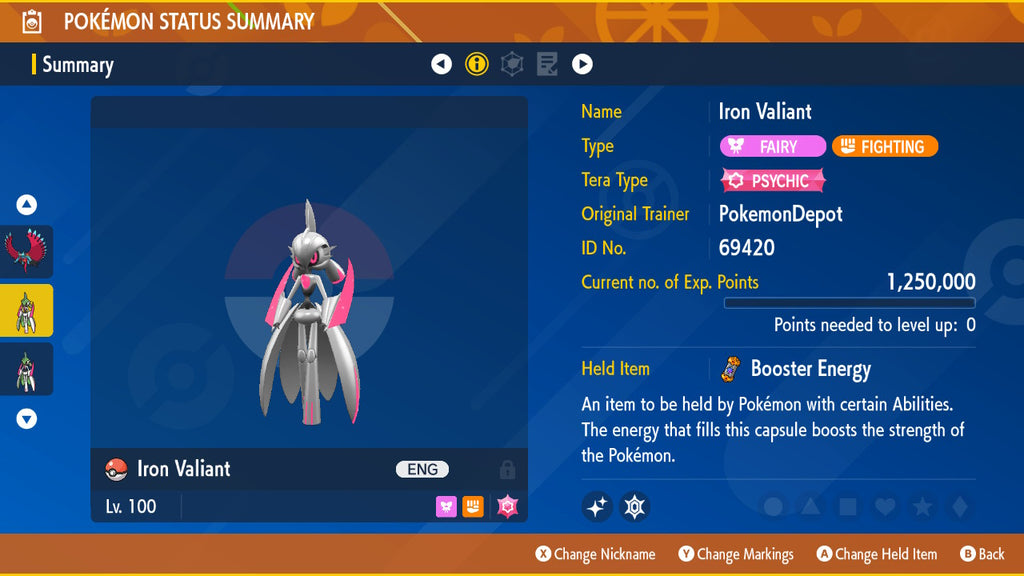Click the shiny sparkle icon
1024x576 pixels.
597,506
